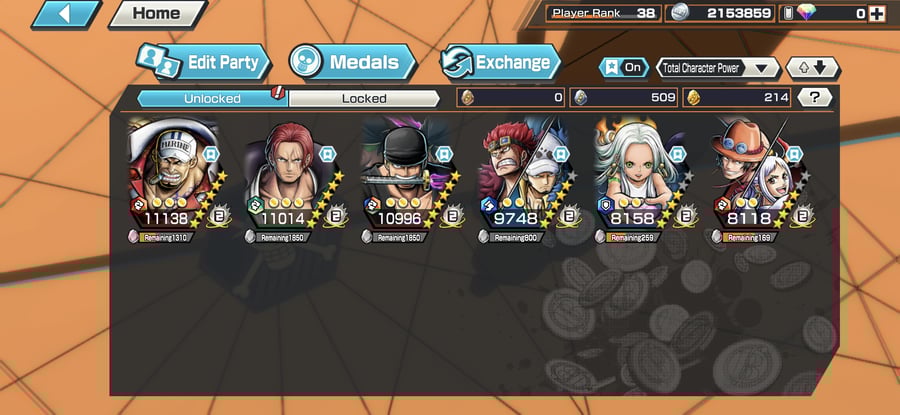Open the Medals menu
Screen dimensions: 900x415
coord(352,62)
